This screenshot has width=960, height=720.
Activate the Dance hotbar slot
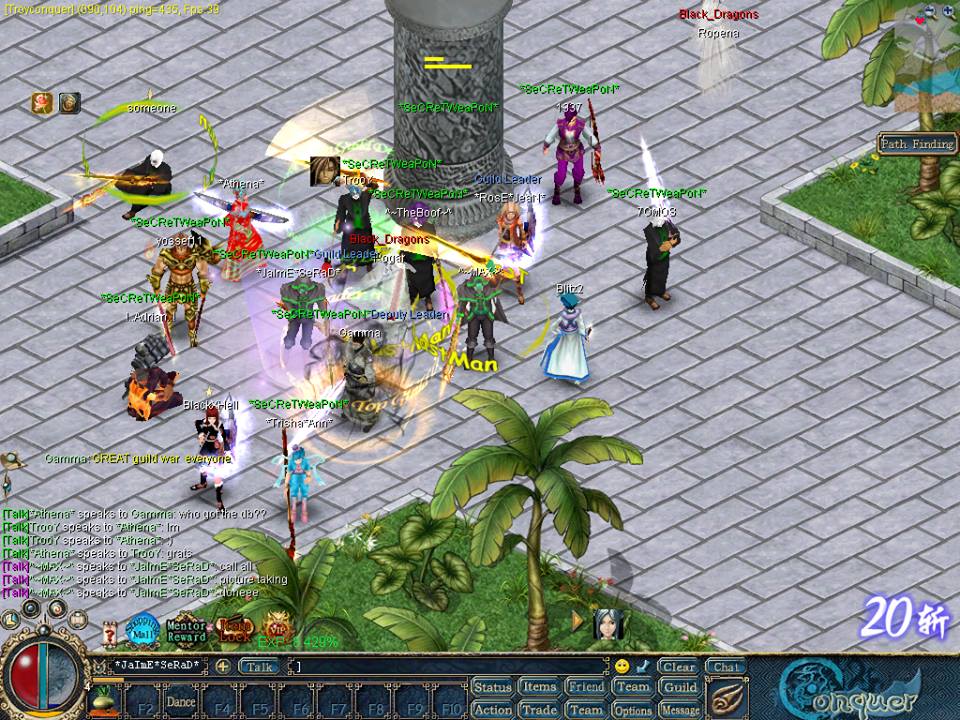coord(181,700)
